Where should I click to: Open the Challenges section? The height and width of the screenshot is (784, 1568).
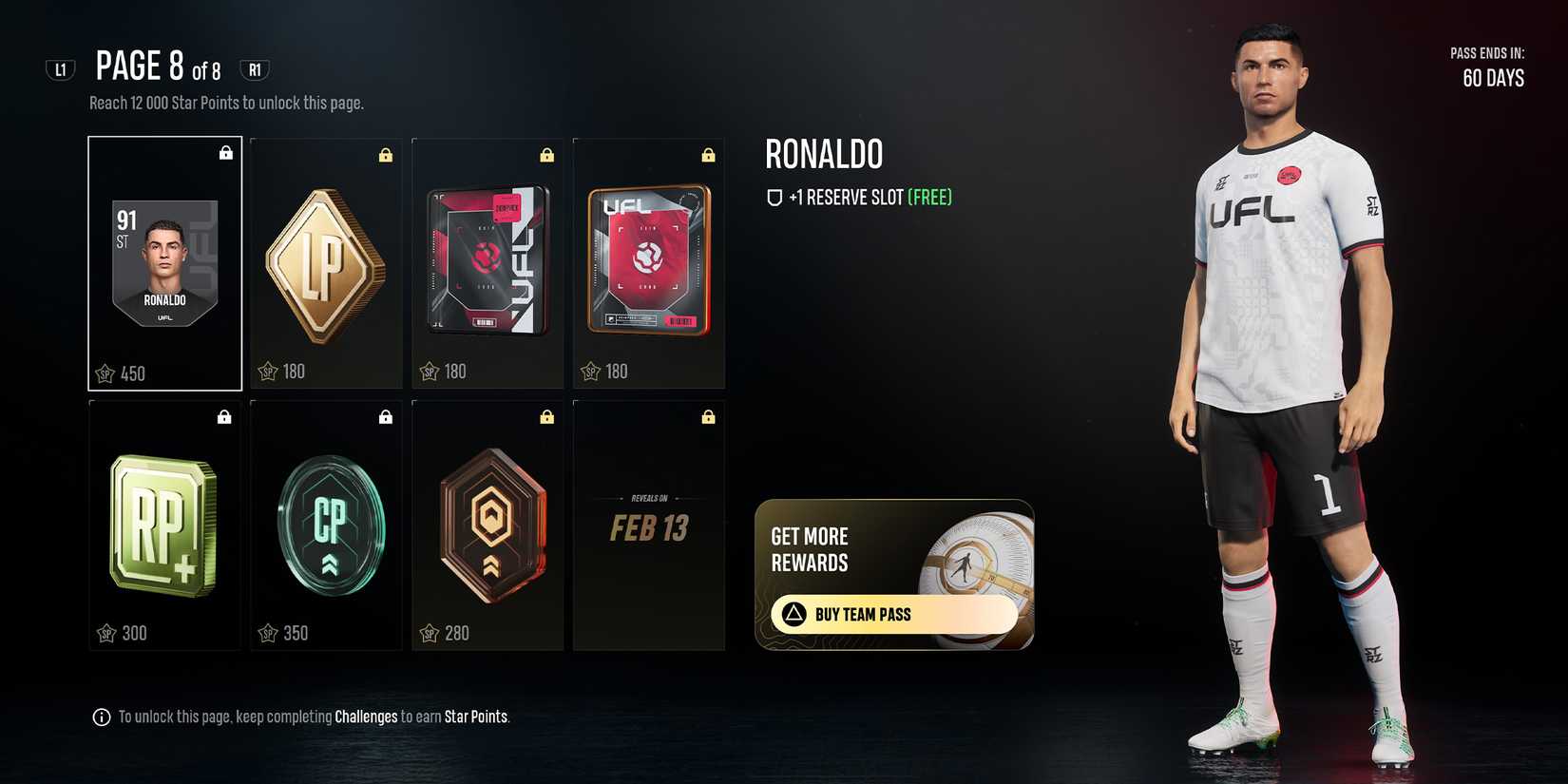pos(366,717)
